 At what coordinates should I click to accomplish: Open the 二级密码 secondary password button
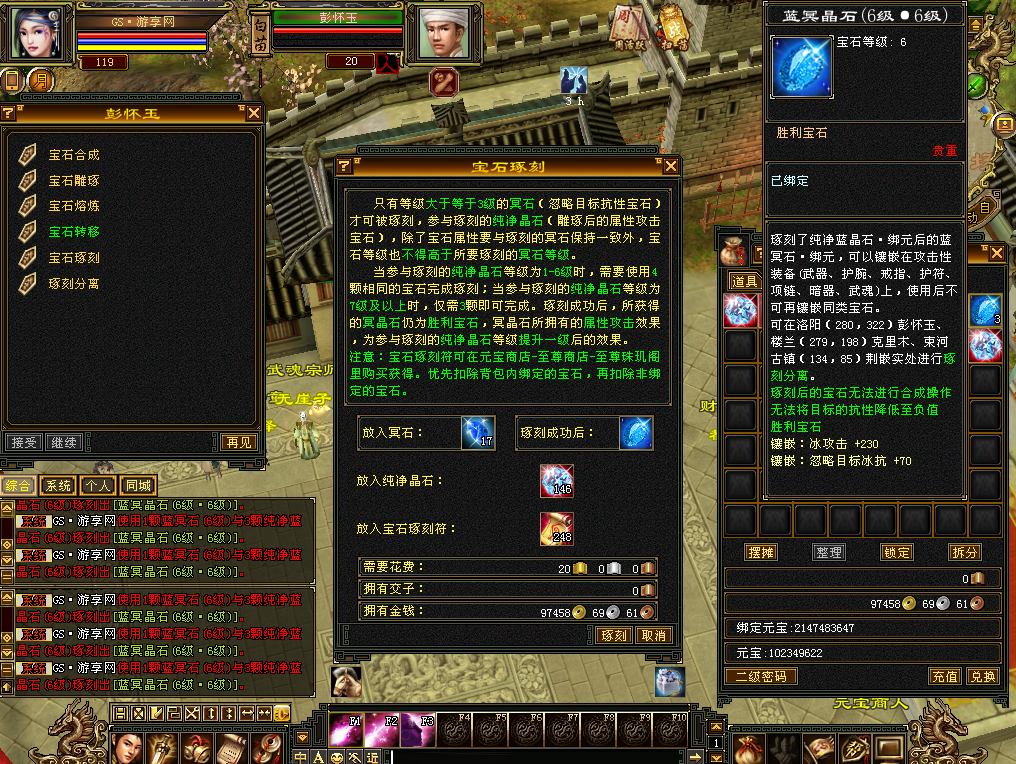click(760, 676)
